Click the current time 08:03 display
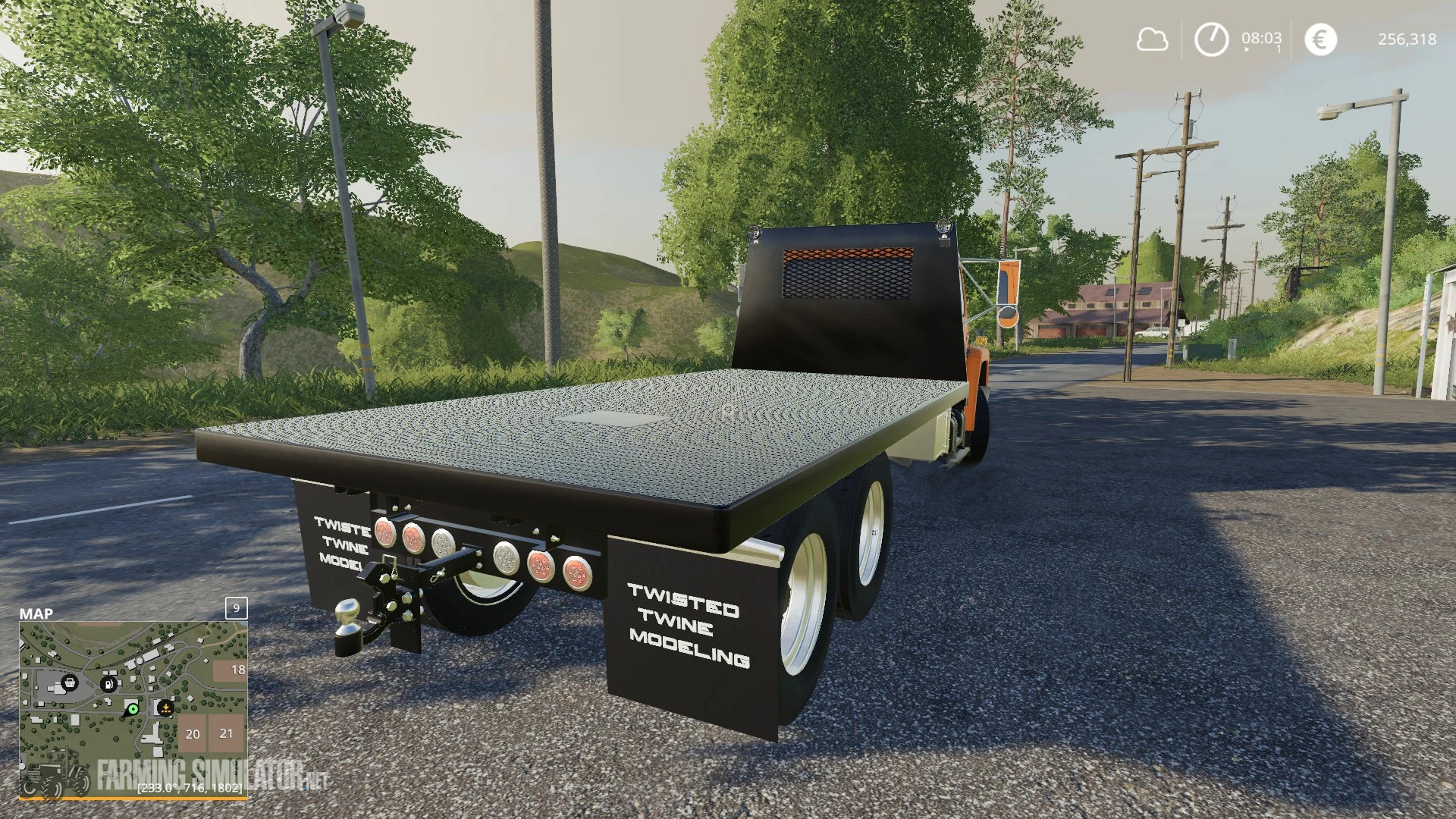Viewport: 1456px width, 819px height. pyautogui.click(x=1262, y=38)
